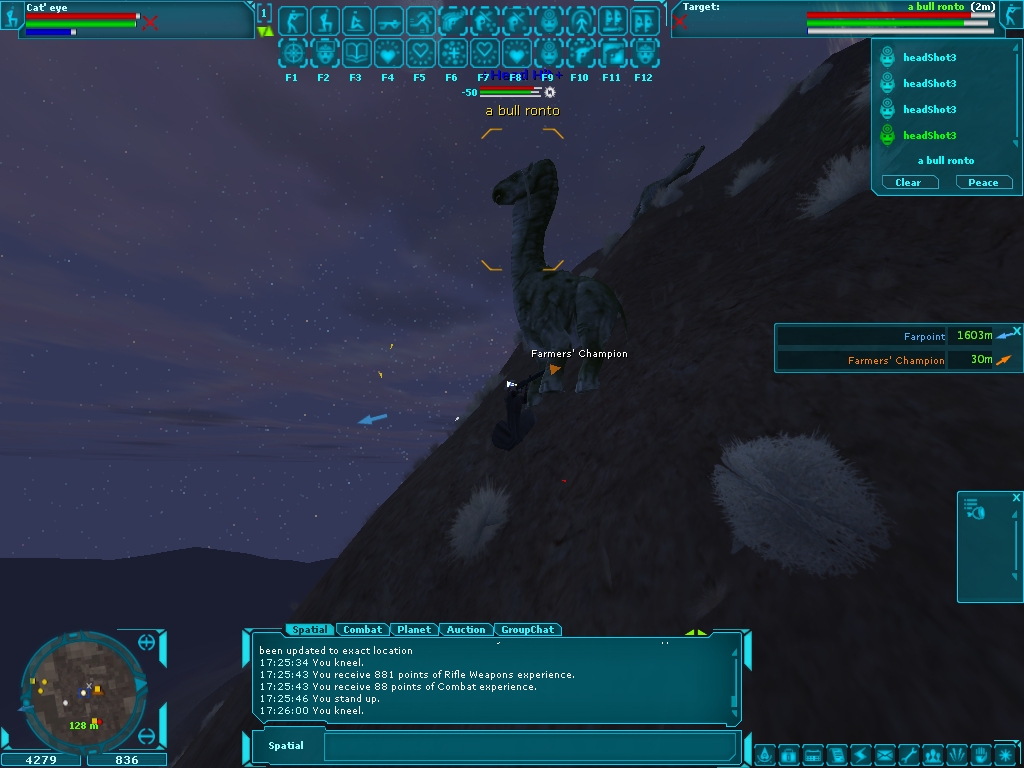Open the Planet chat tab
This screenshot has width=1024, height=768.
click(413, 630)
